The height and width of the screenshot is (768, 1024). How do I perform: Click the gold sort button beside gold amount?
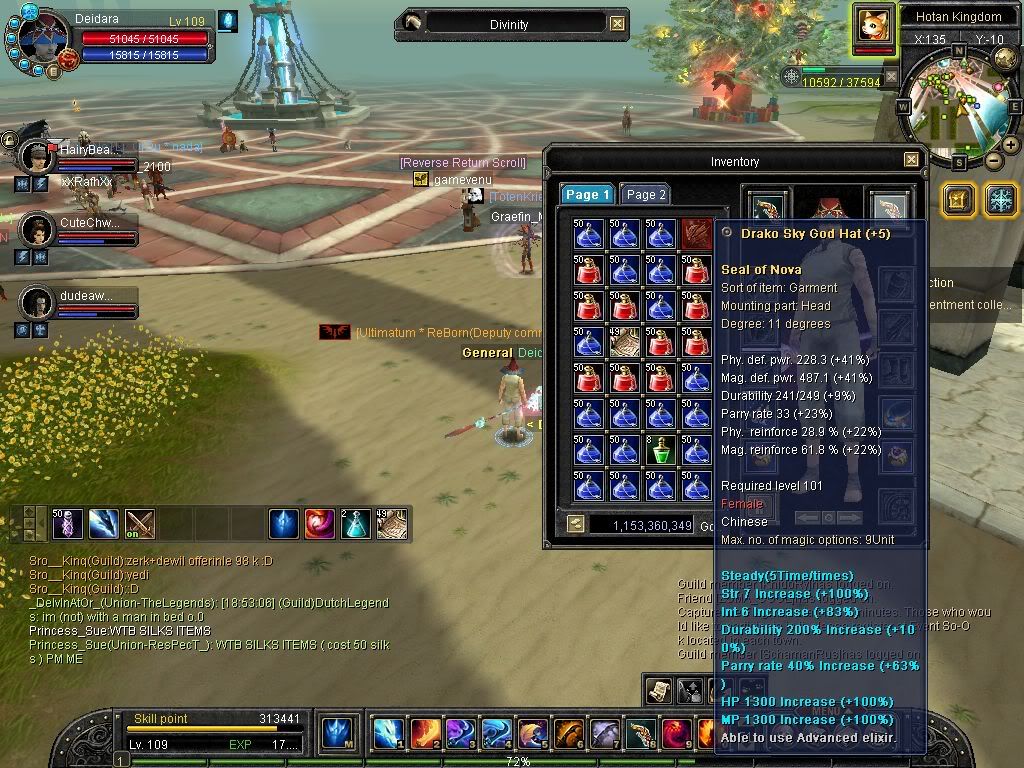[575, 523]
